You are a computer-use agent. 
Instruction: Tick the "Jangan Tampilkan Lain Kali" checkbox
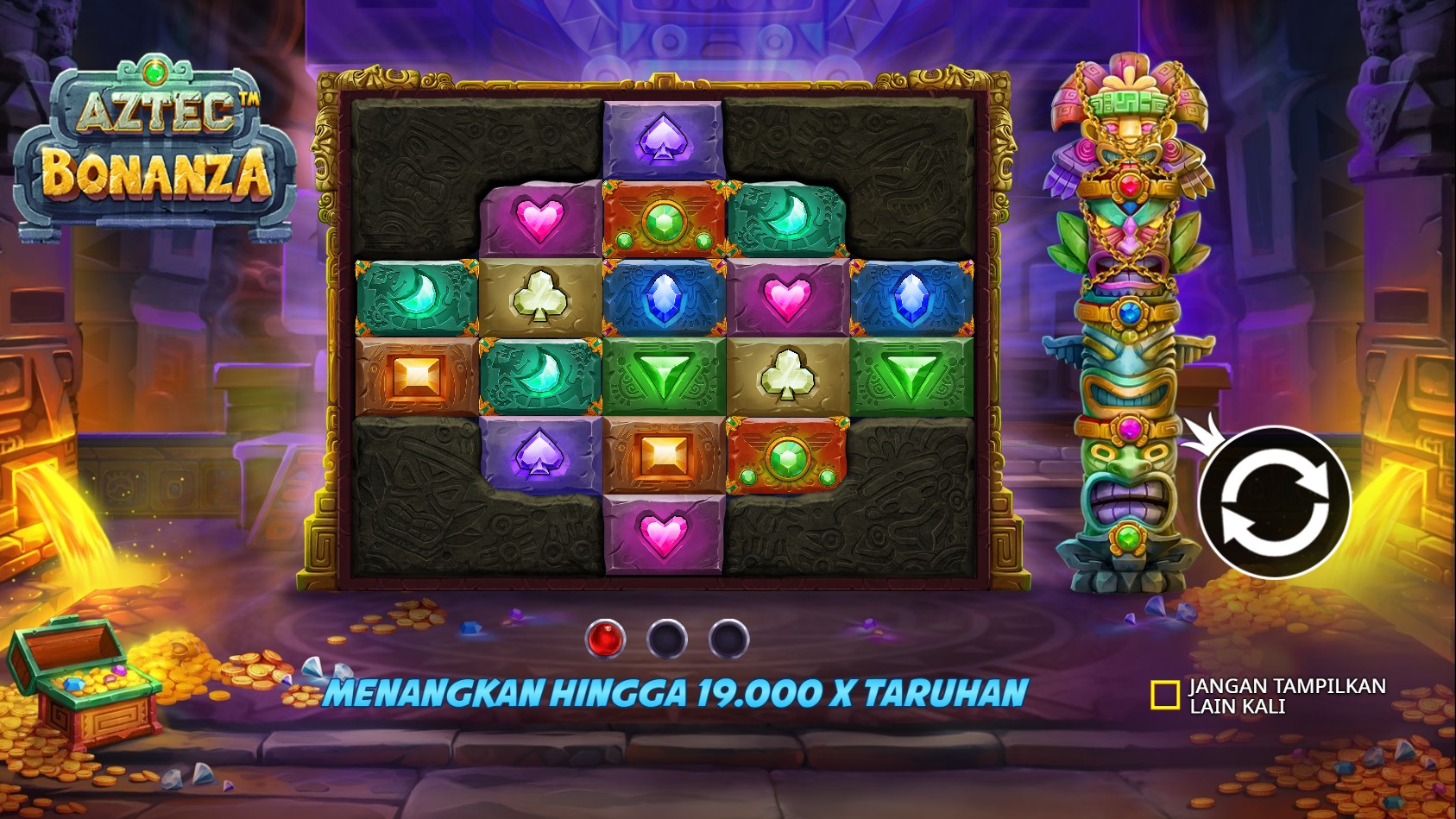coord(1164,695)
